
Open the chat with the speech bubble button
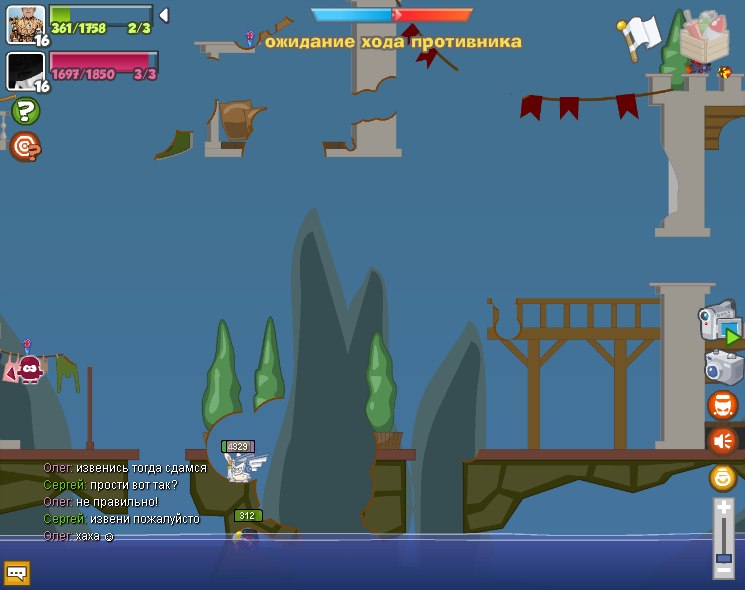[17, 573]
